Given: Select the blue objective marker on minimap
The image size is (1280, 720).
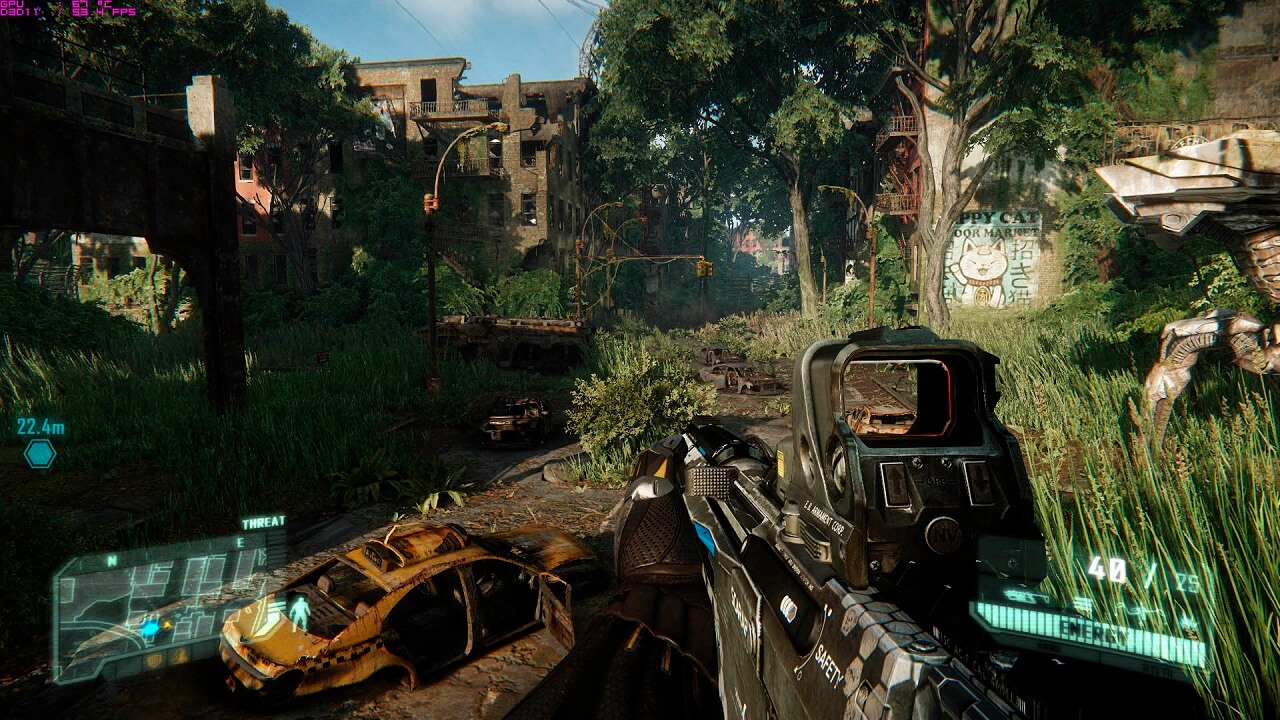Looking at the screenshot, I should (x=150, y=628).
